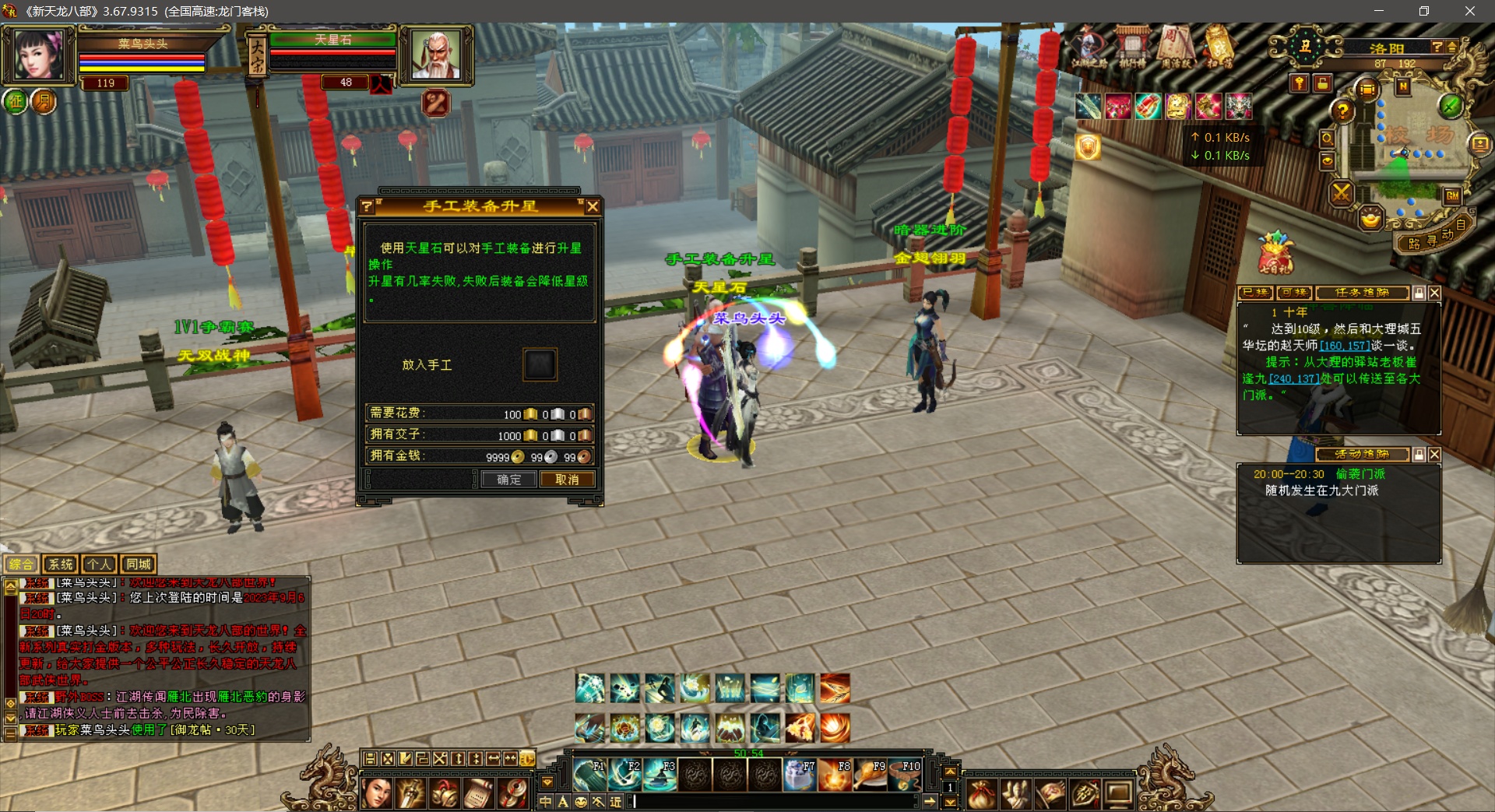The image size is (1495, 812).
Task: Switch chat to the 系统 tab
Action: coord(60,564)
